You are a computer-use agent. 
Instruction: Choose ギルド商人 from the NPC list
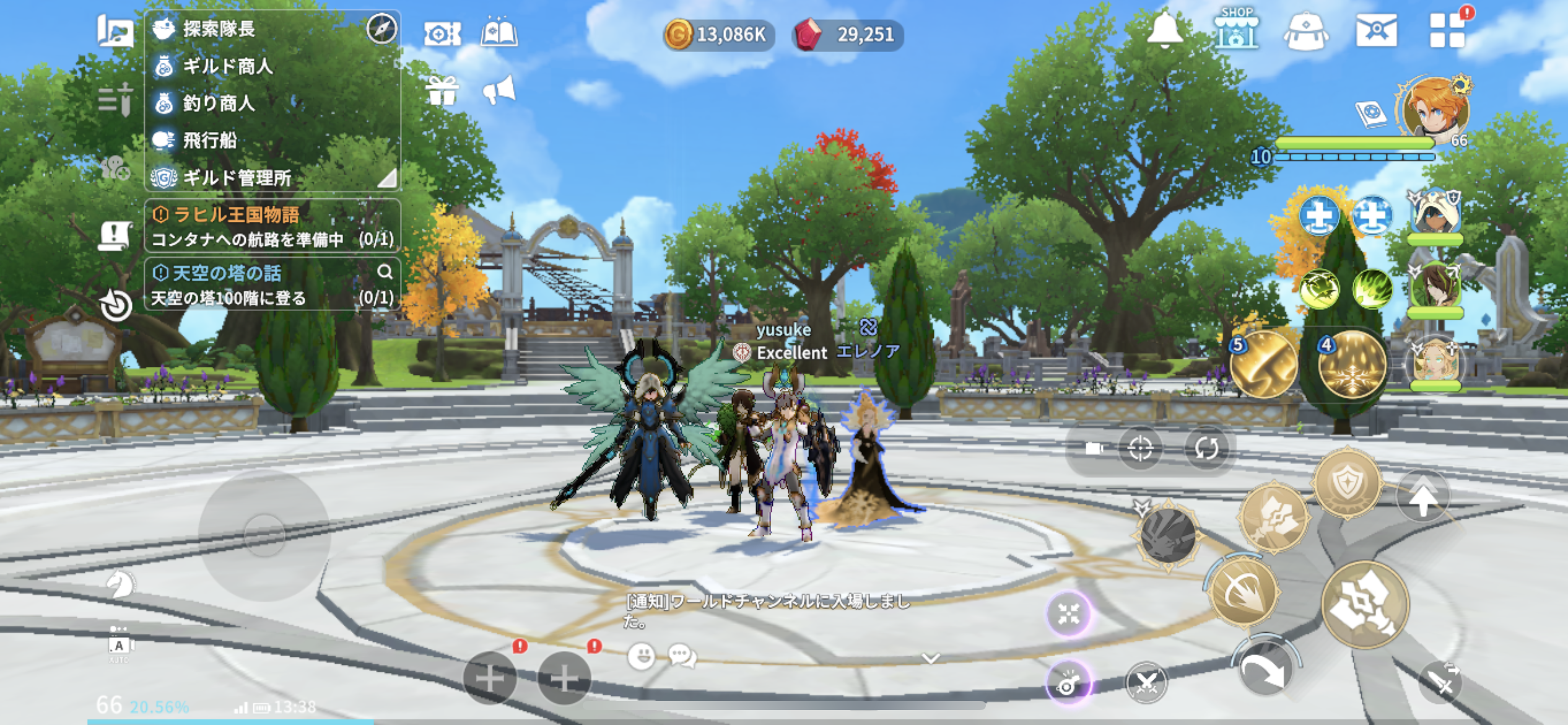[x=227, y=66]
